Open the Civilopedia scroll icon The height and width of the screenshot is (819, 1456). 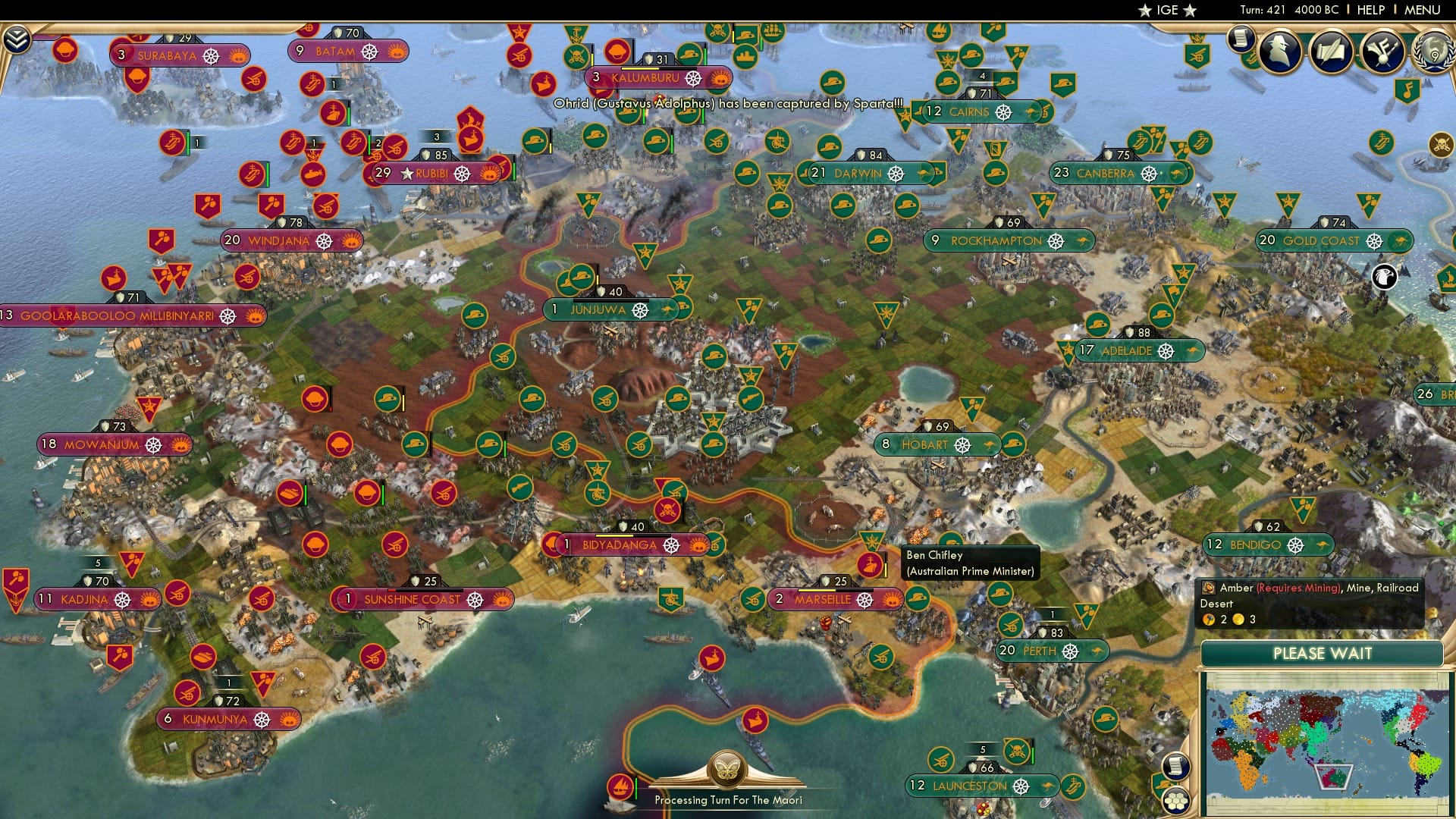1241,38
